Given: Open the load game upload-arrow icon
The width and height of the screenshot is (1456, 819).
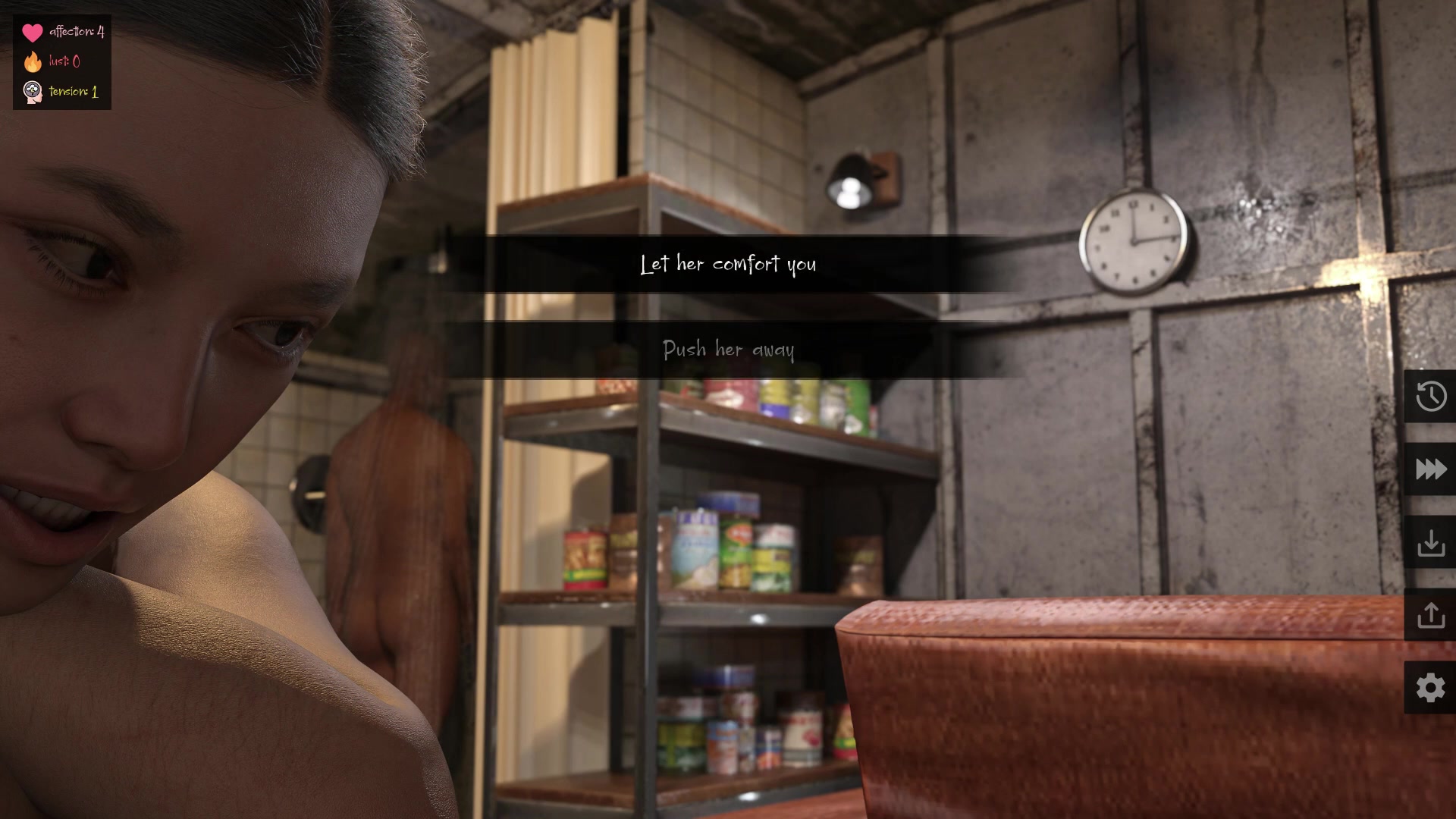Looking at the screenshot, I should coord(1430,615).
